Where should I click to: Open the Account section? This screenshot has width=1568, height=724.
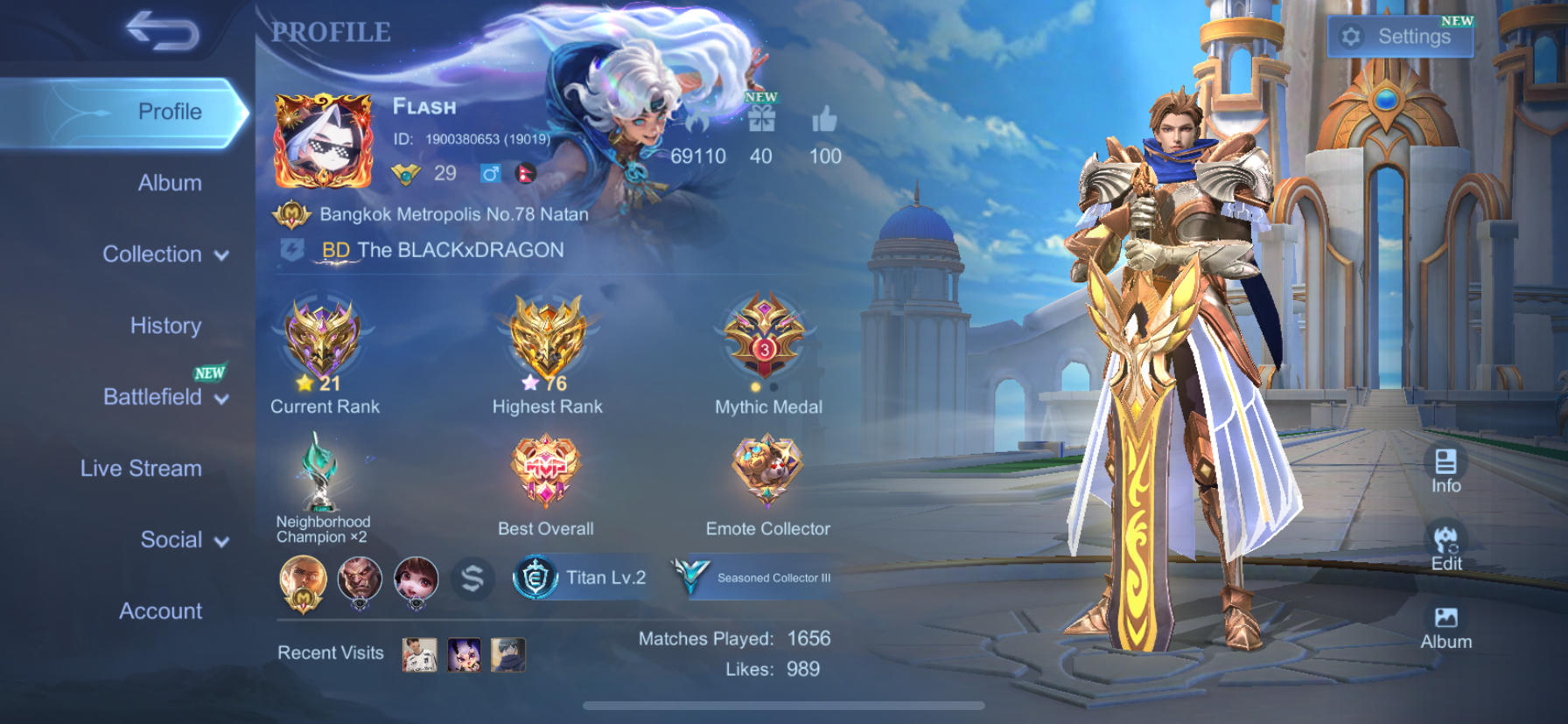161,611
